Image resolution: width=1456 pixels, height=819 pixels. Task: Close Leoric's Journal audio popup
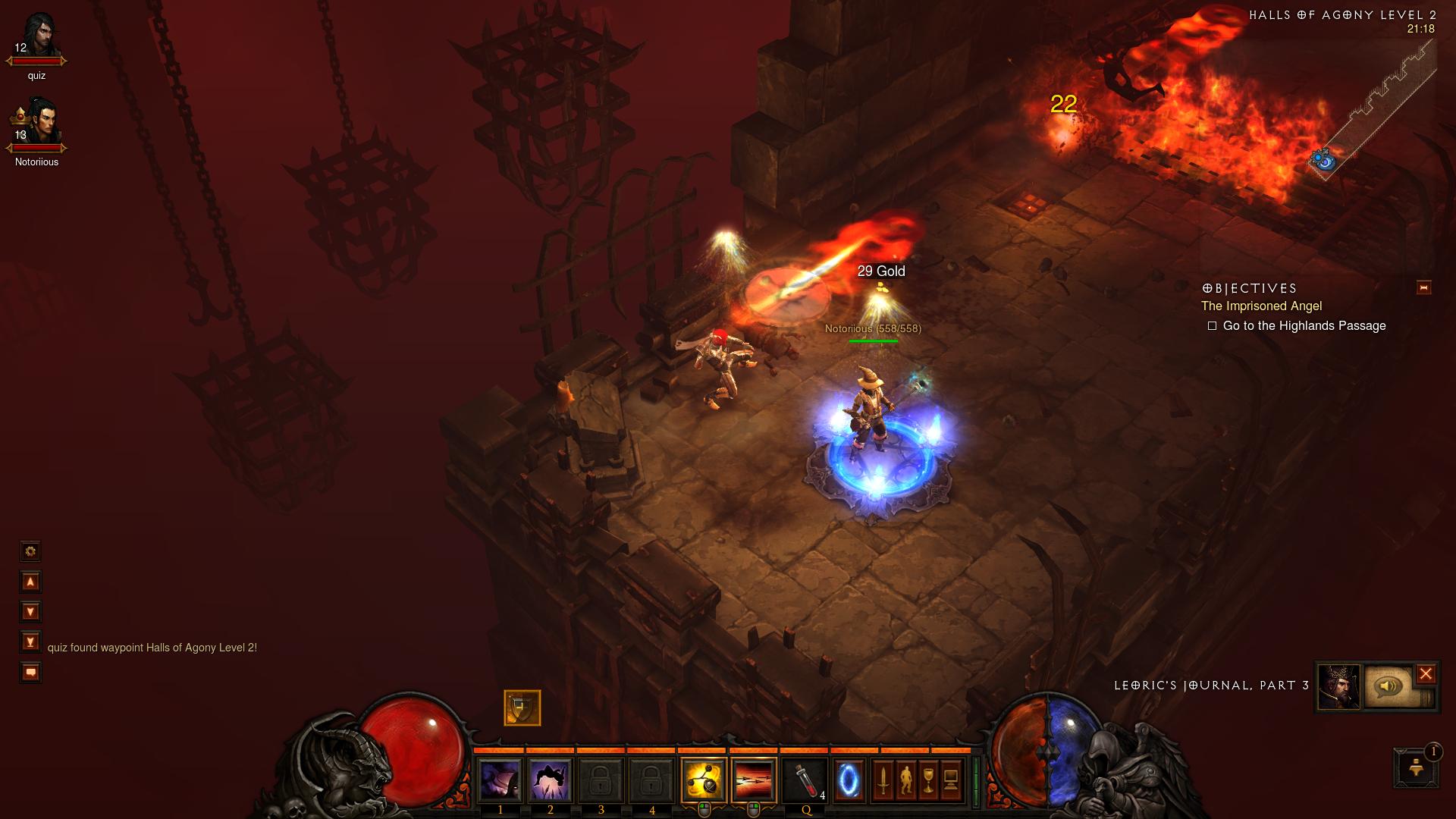1426,673
